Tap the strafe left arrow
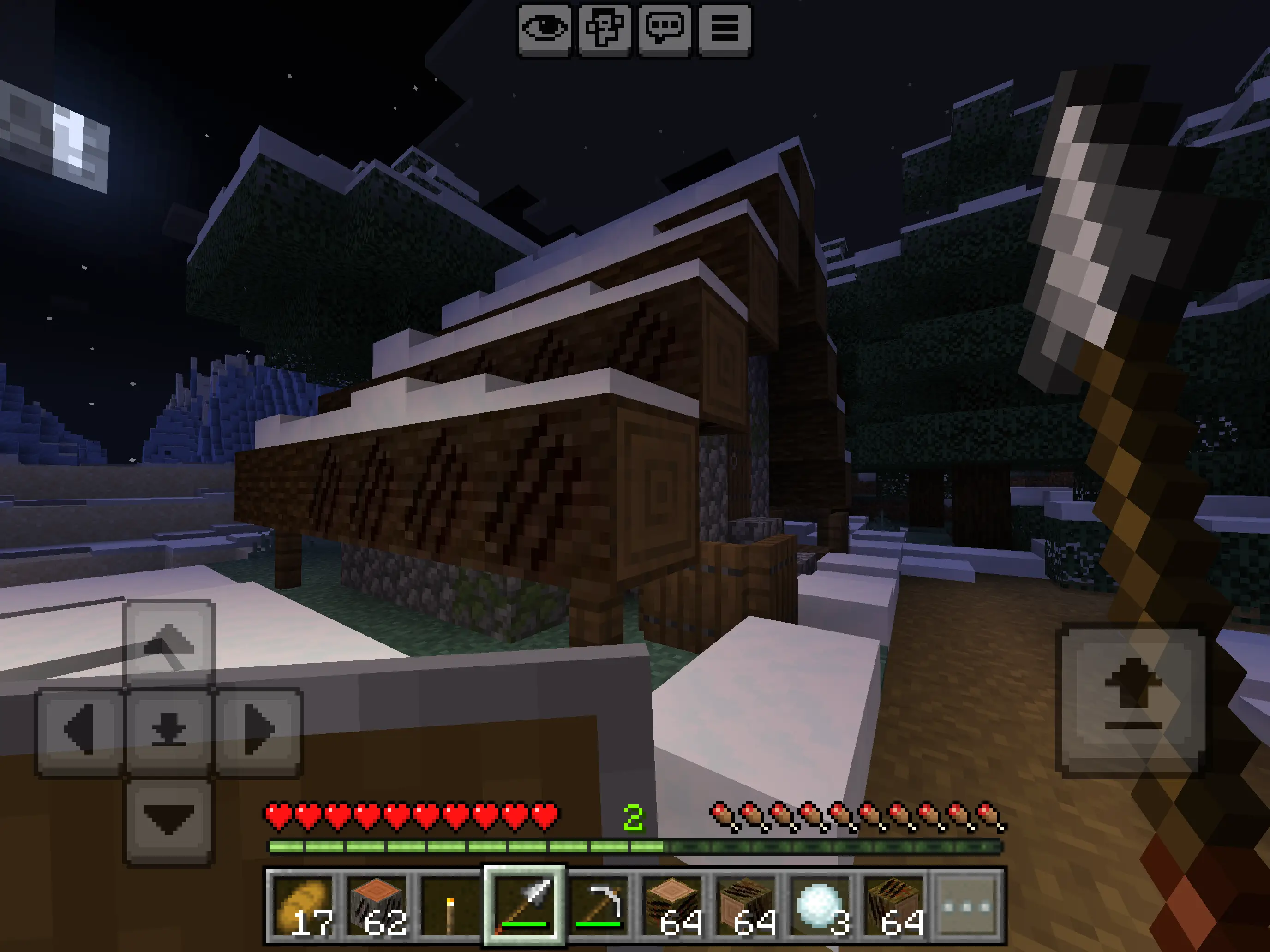This screenshot has width=1270, height=952. 80,731
